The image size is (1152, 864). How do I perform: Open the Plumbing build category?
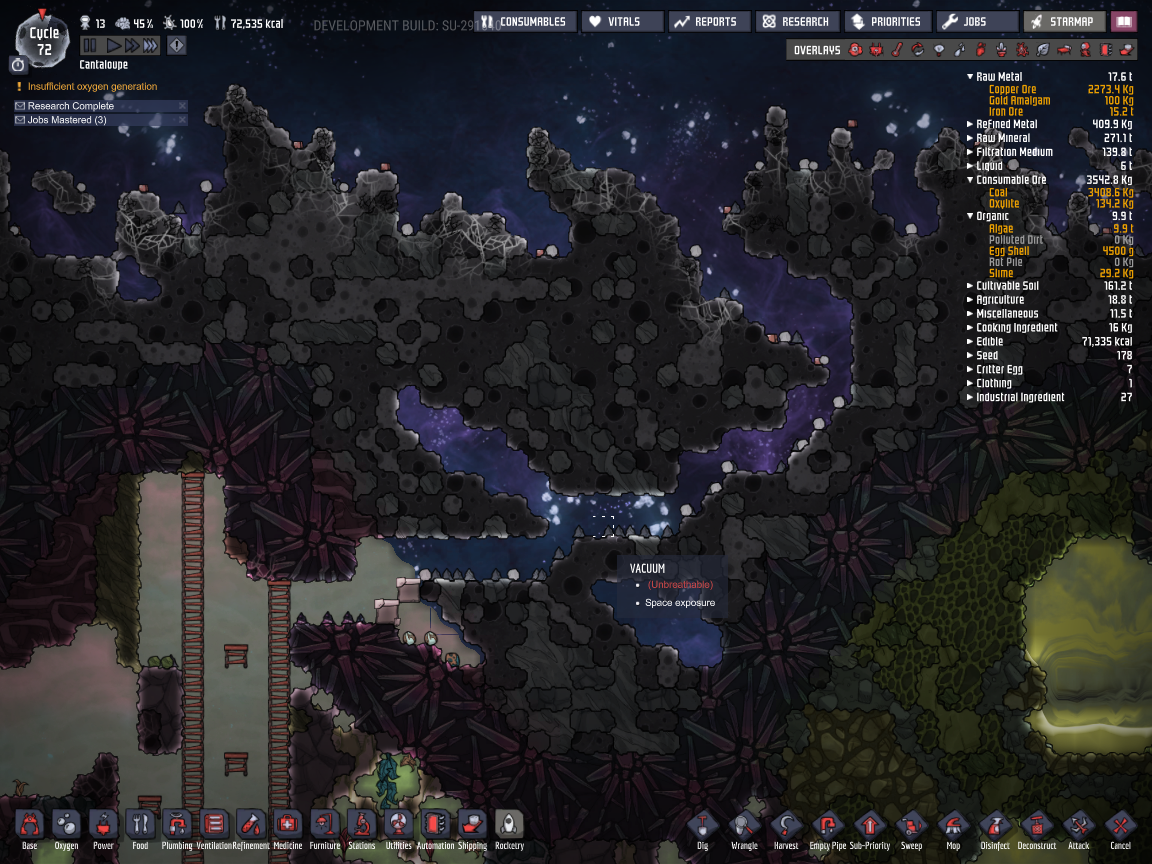(177, 826)
